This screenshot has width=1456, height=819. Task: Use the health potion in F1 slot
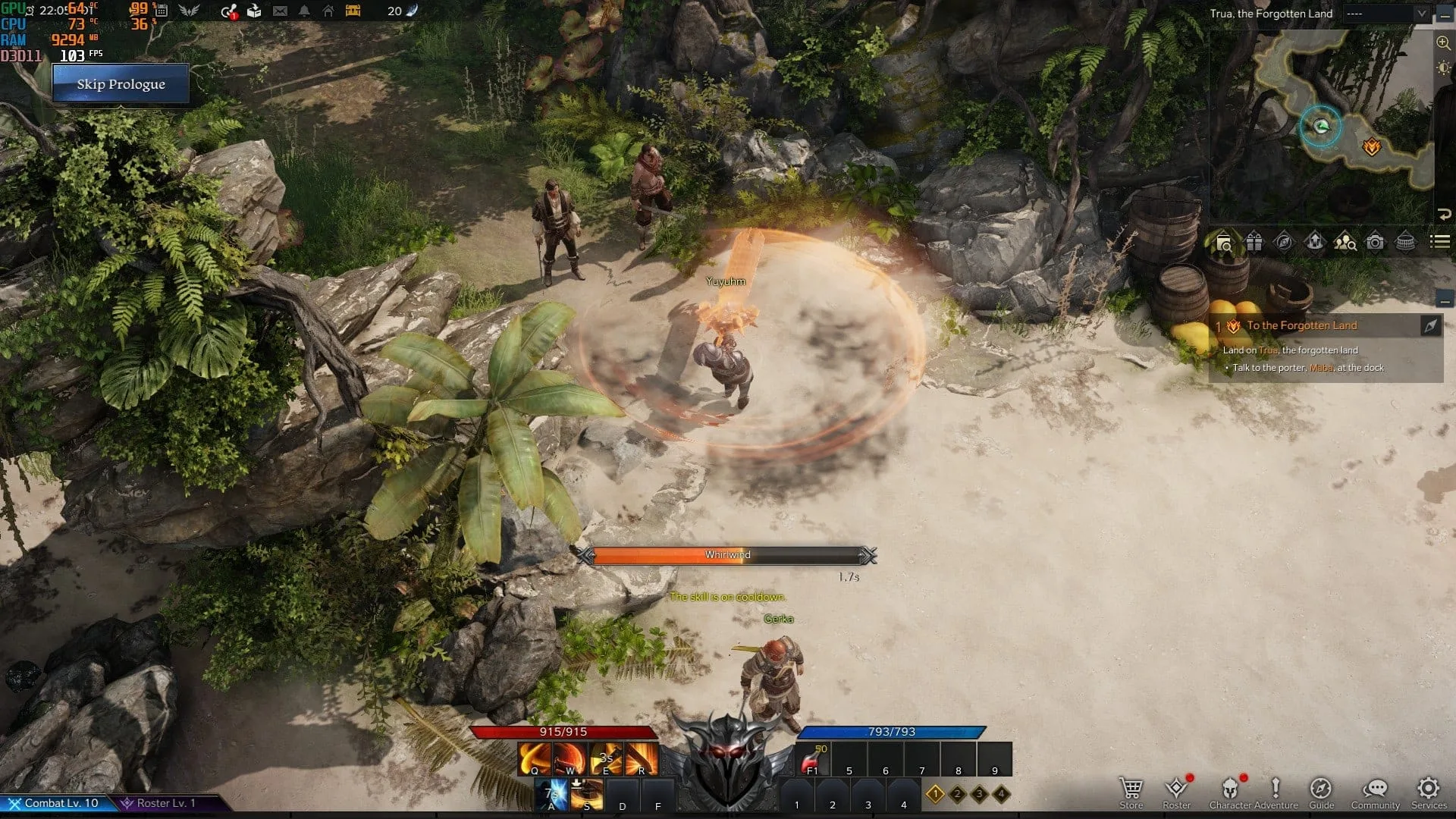[x=812, y=759]
